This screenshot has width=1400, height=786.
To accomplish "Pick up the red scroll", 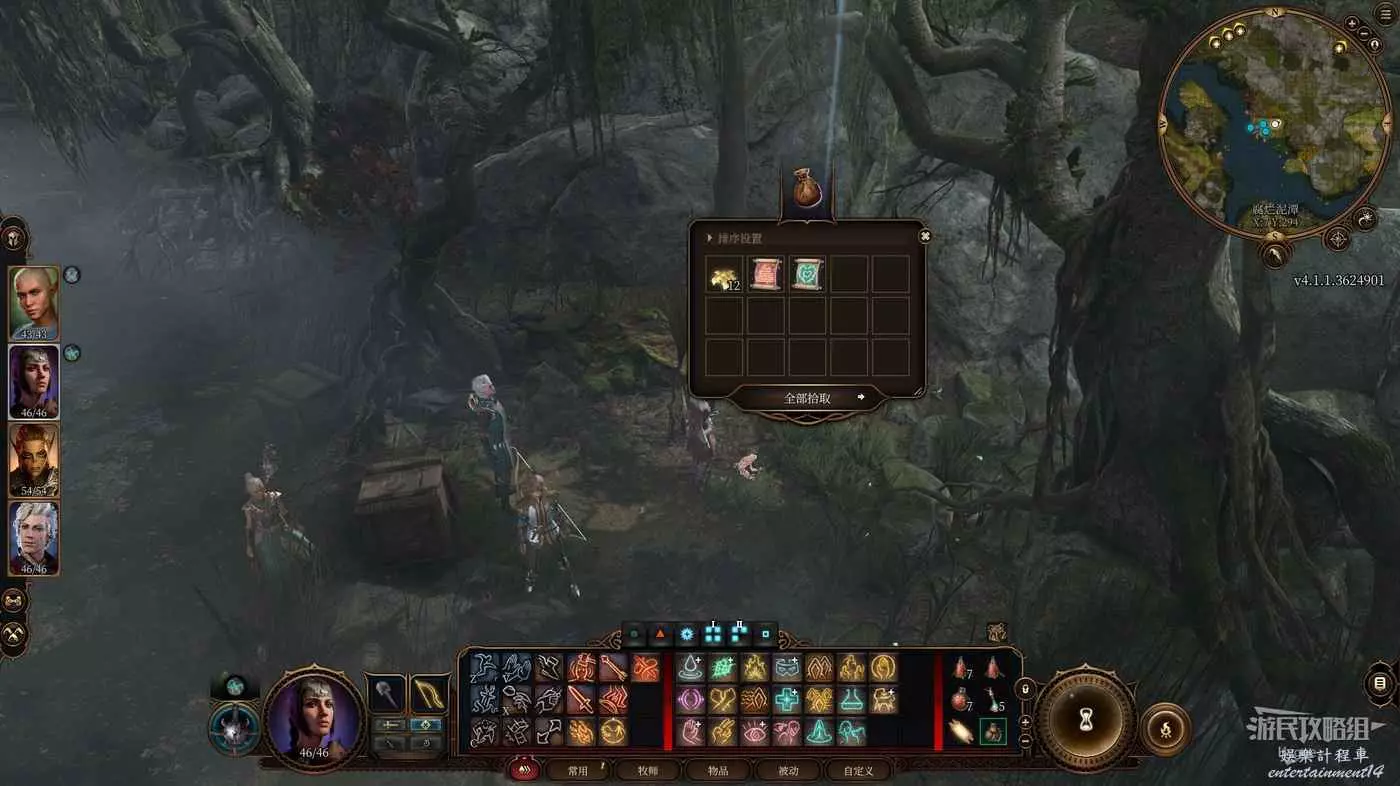I will tap(766, 274).
